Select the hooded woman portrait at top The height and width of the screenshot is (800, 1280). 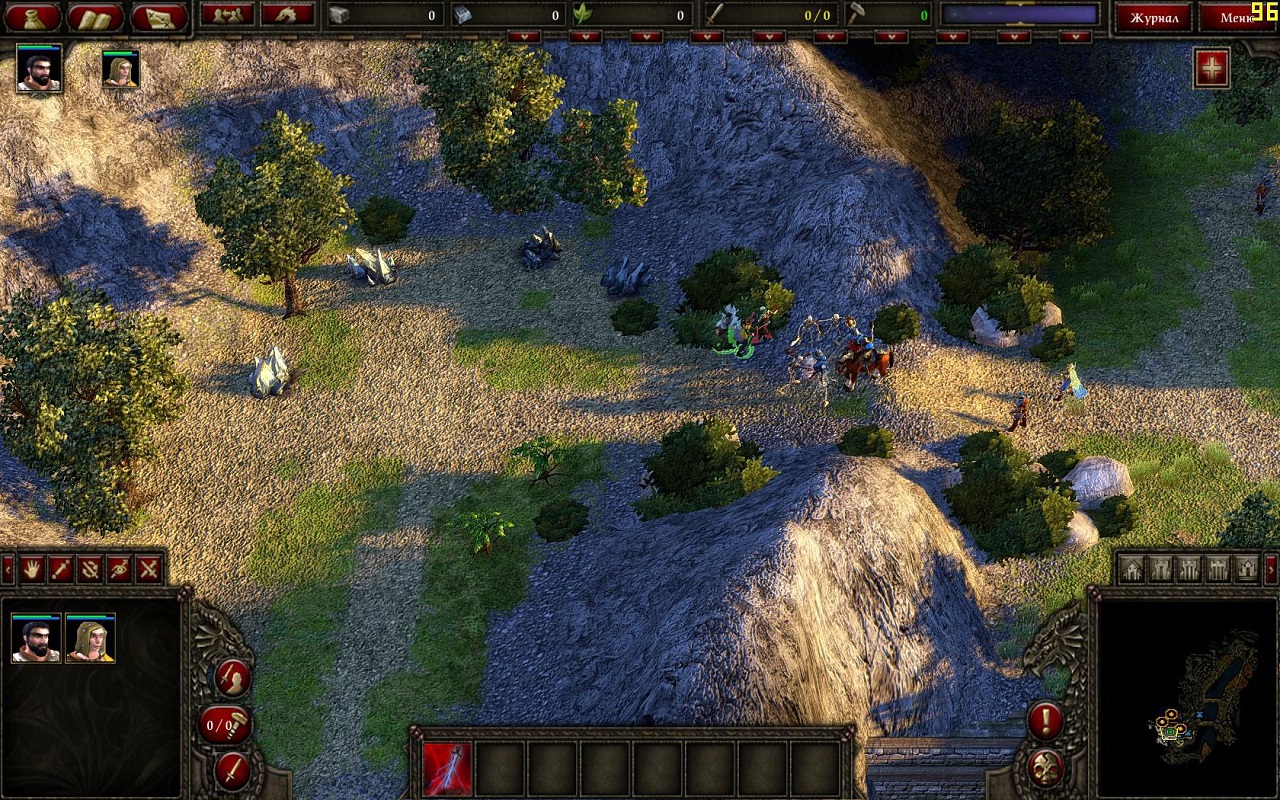121,69
